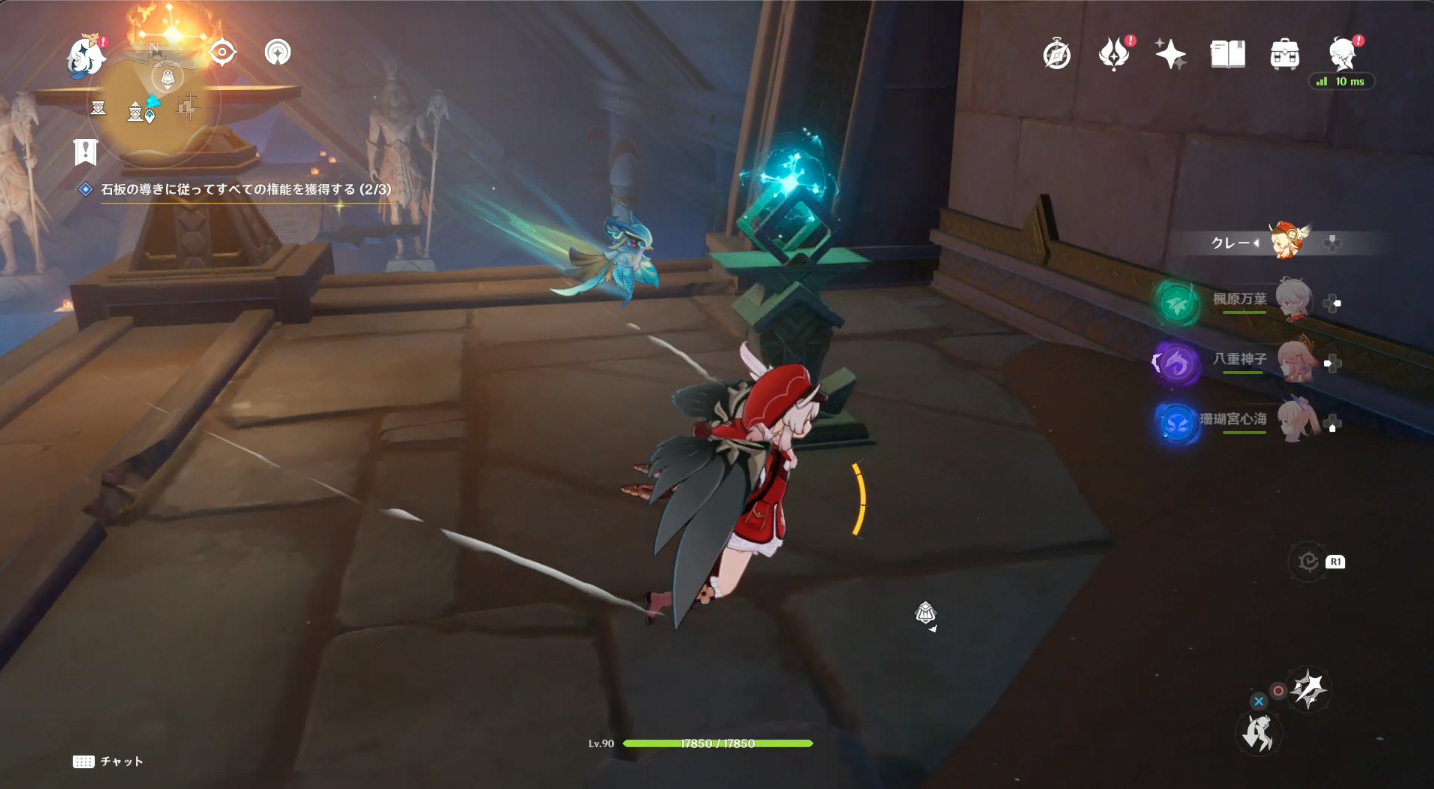1434x789 pixels.
Task: Open the adventurer handbook book icon
Action: [x=1227, y=54]
